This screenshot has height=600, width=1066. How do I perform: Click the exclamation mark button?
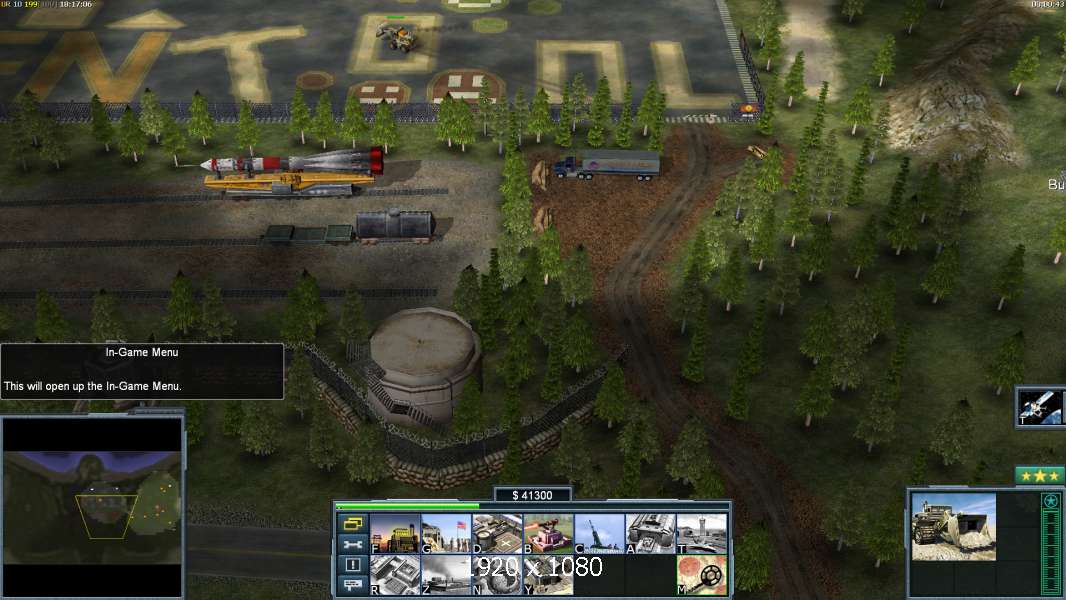[x=352, y=565]
